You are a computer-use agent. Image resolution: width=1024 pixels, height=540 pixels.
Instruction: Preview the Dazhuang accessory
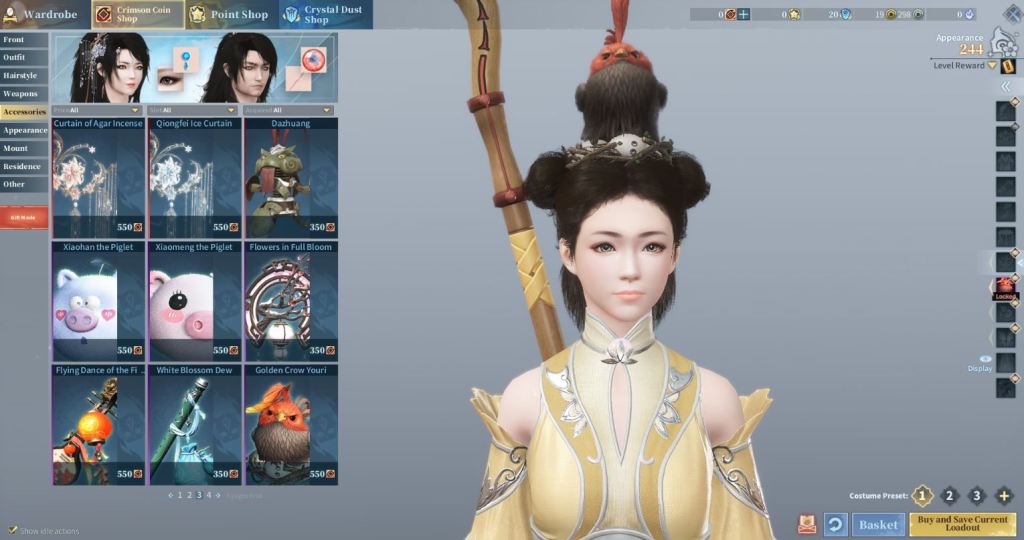[292, 178]
